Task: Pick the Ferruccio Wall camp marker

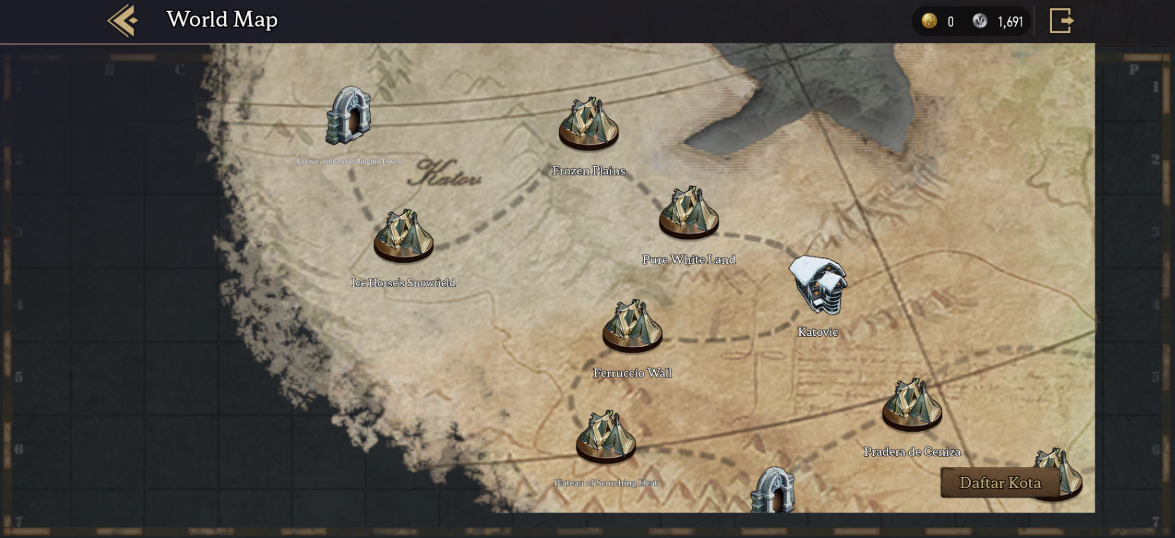Action: (x=632, y=327)
